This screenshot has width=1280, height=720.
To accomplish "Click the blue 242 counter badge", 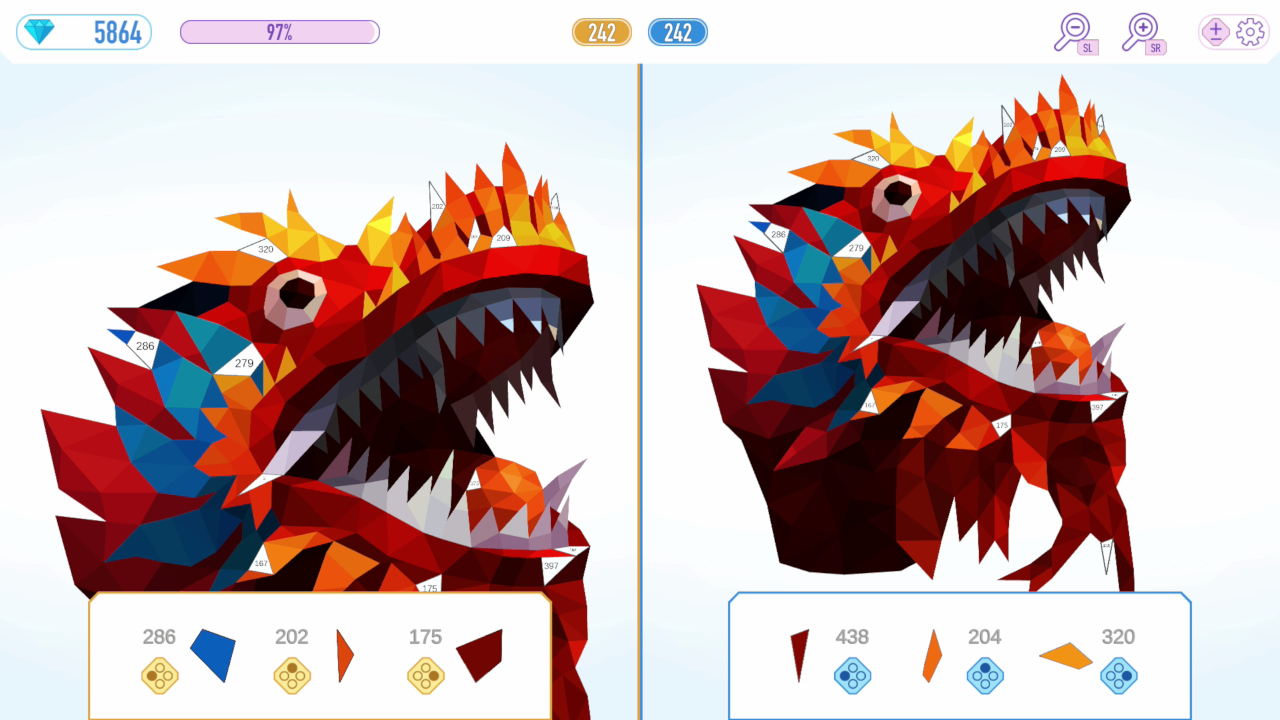I will coord(678,31).
